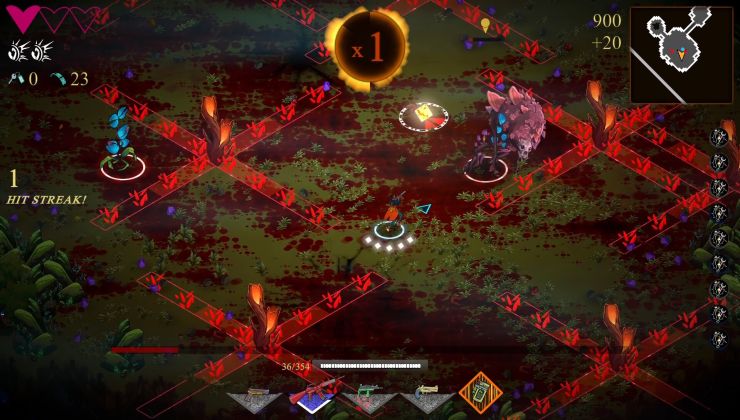Activate the orange diamond ability icon
The height and width of the screenshot is (420, 740).
[x=480, y=393]
